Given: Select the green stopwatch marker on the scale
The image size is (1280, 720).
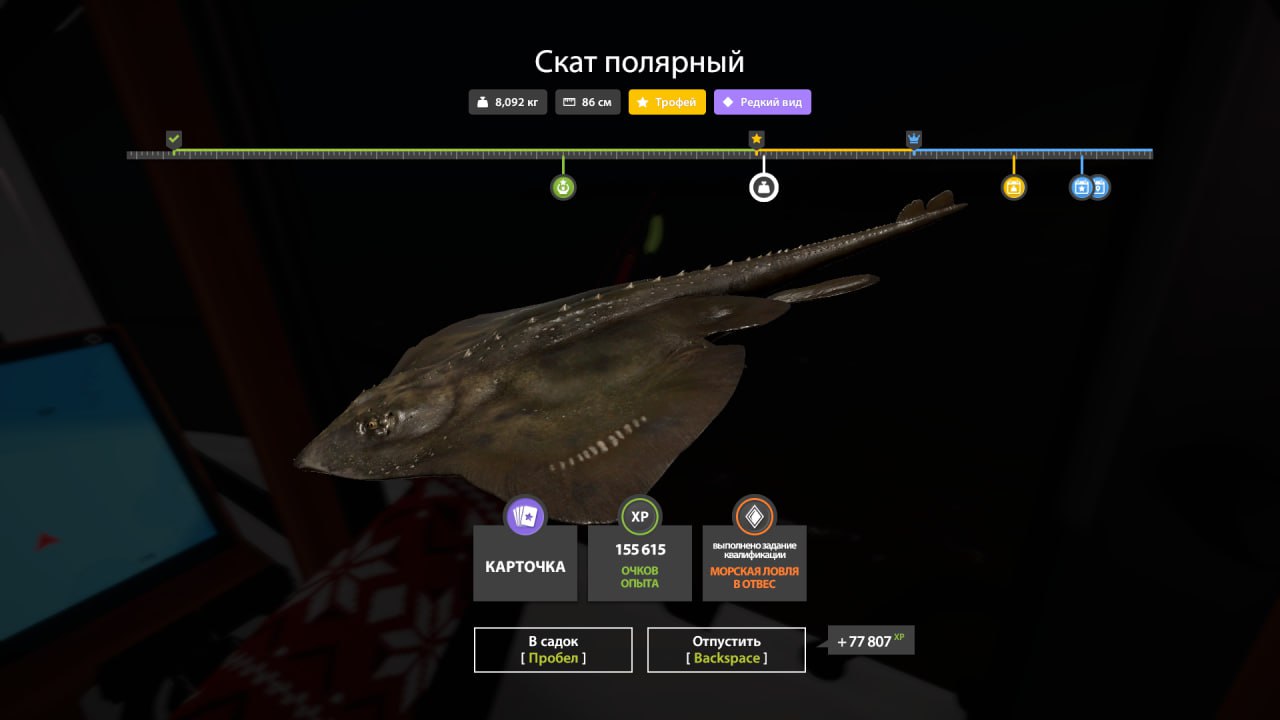Looking at the screenshot, I should 562,186.
